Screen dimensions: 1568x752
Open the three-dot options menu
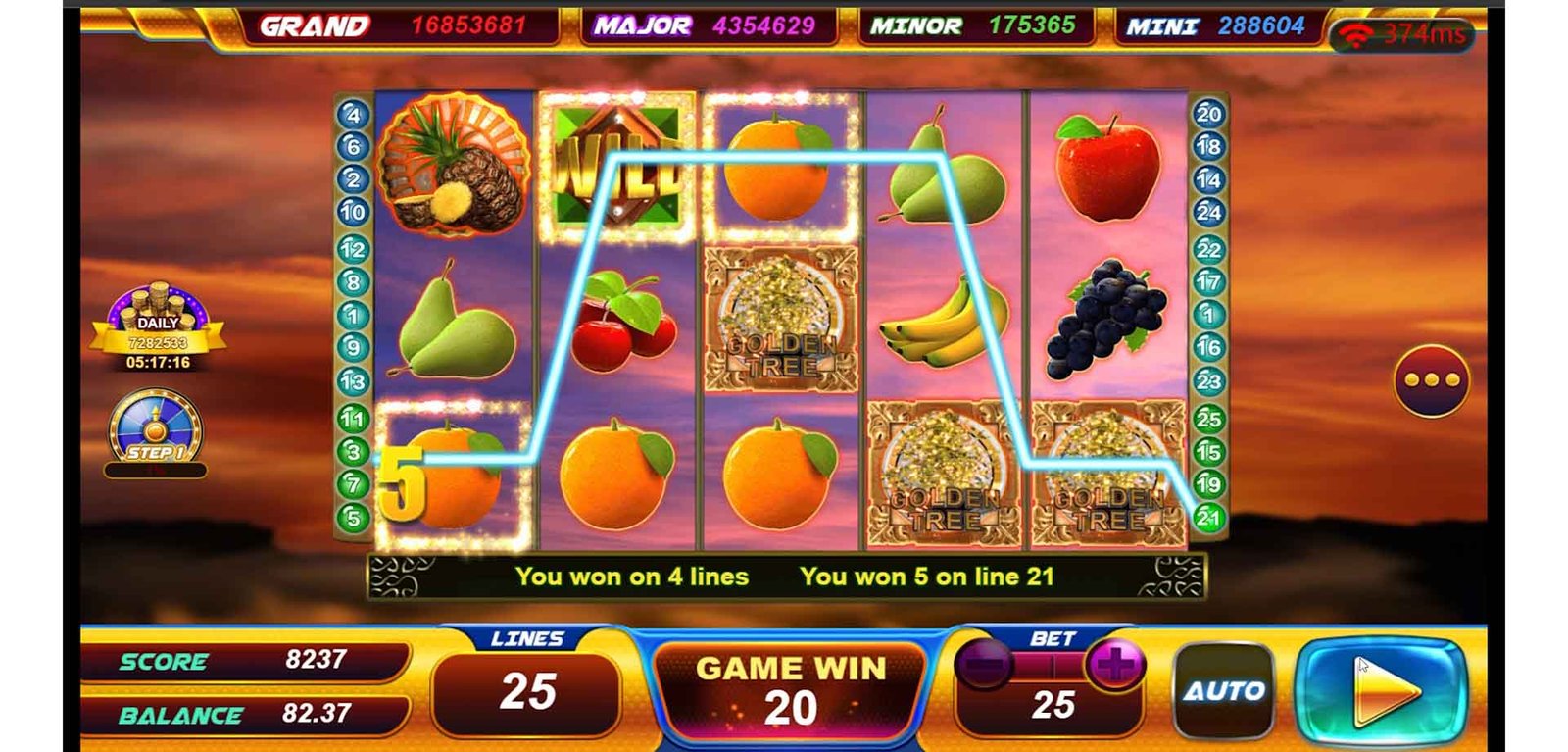click(1431, 380)
